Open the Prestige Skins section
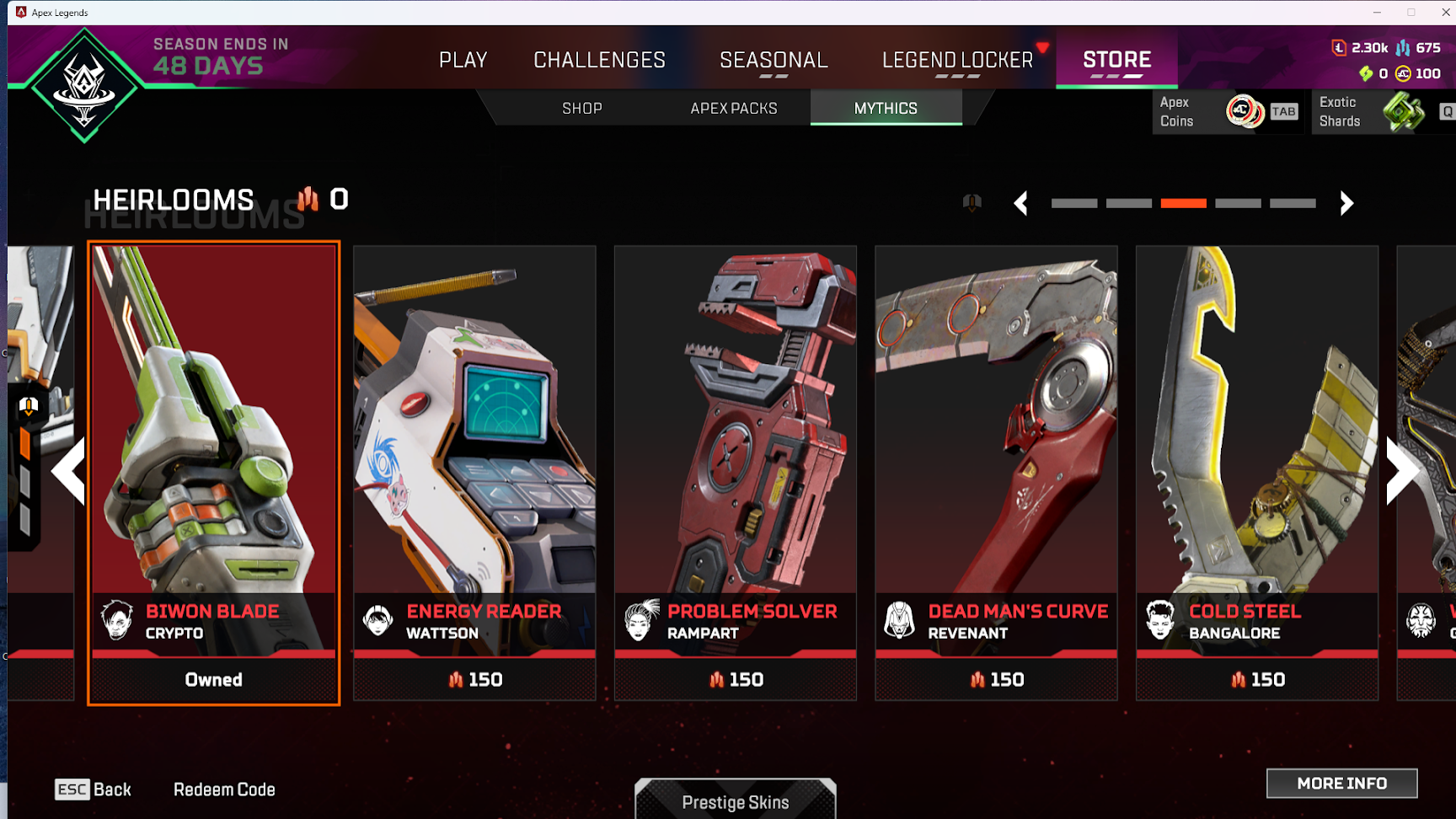The width and height of the screenshot is (1456, 819). pos(736,801)
